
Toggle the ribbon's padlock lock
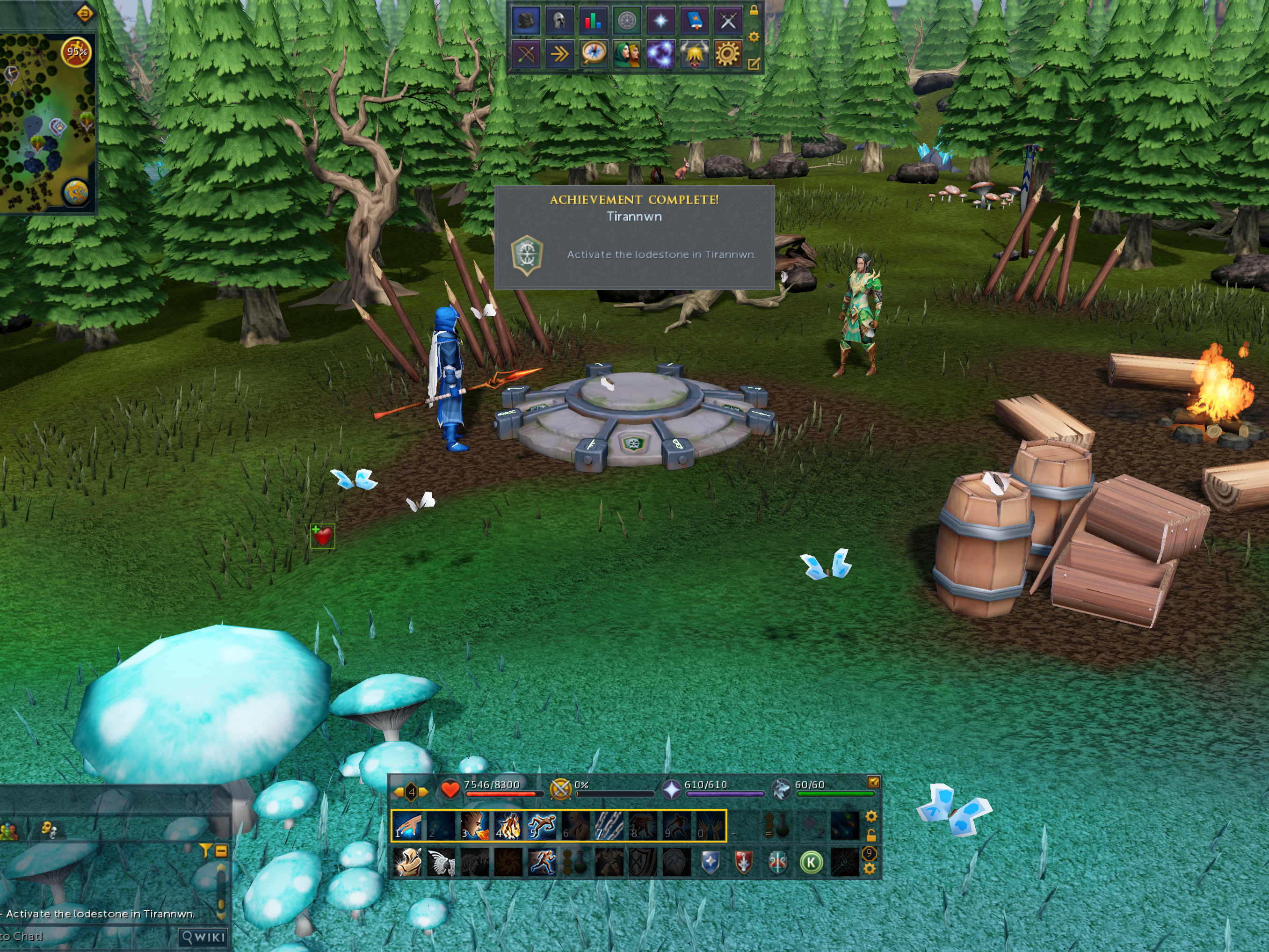point(754,10)
